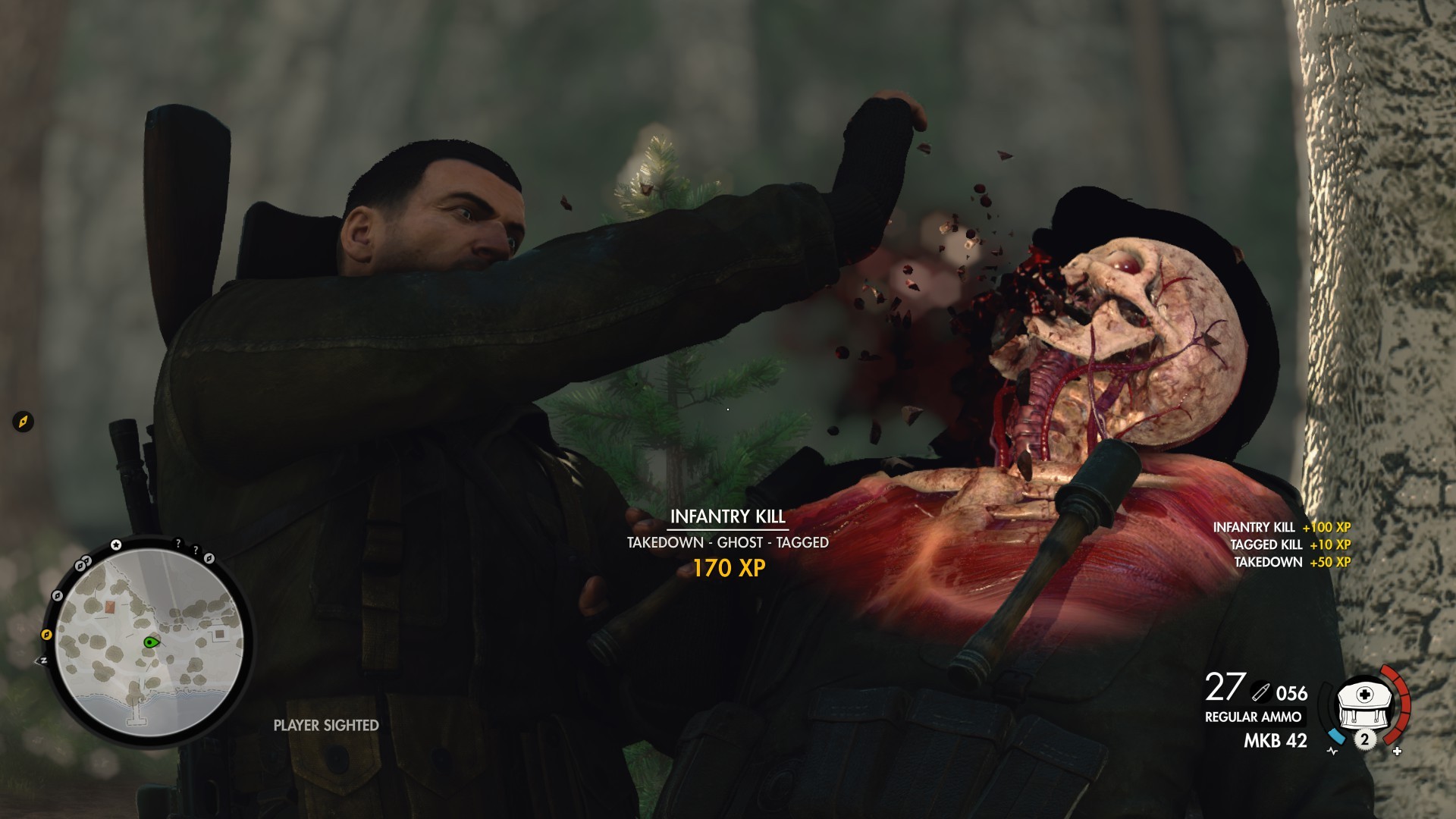1456x819 pixels.
Task: Open the circular minimap
Action: click(x=149, y=643)
